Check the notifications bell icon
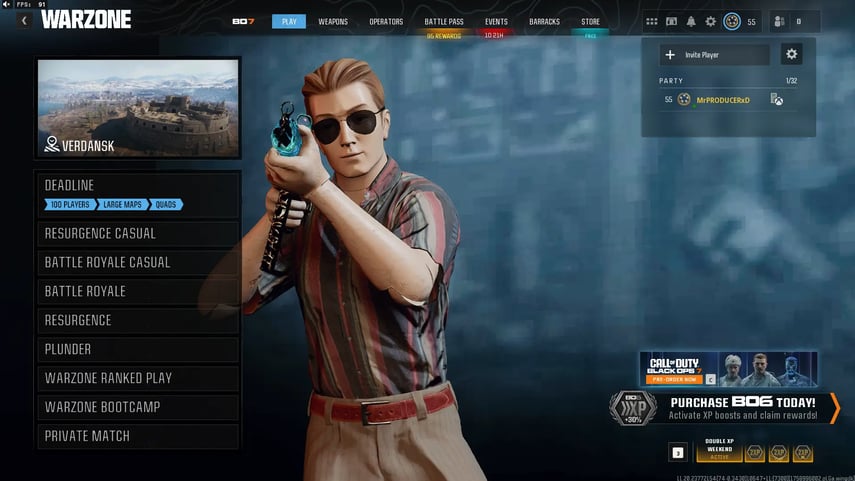The height and width of the screenshot is (481, 855). tap(691, 21)
